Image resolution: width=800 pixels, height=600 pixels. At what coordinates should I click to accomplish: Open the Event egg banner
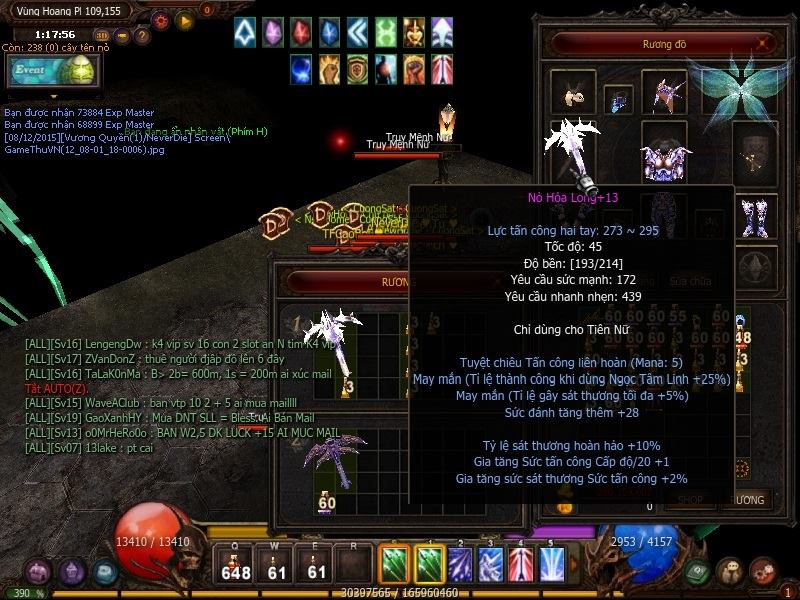click(x=51, y=71)
